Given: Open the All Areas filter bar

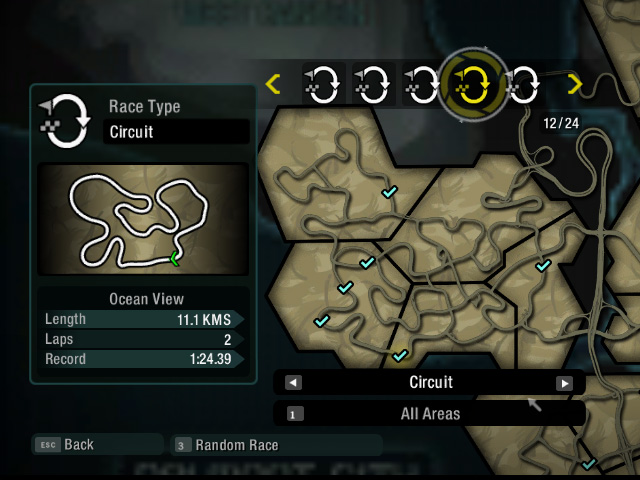Looking at the screenshot, I should (x=430, y=412).
